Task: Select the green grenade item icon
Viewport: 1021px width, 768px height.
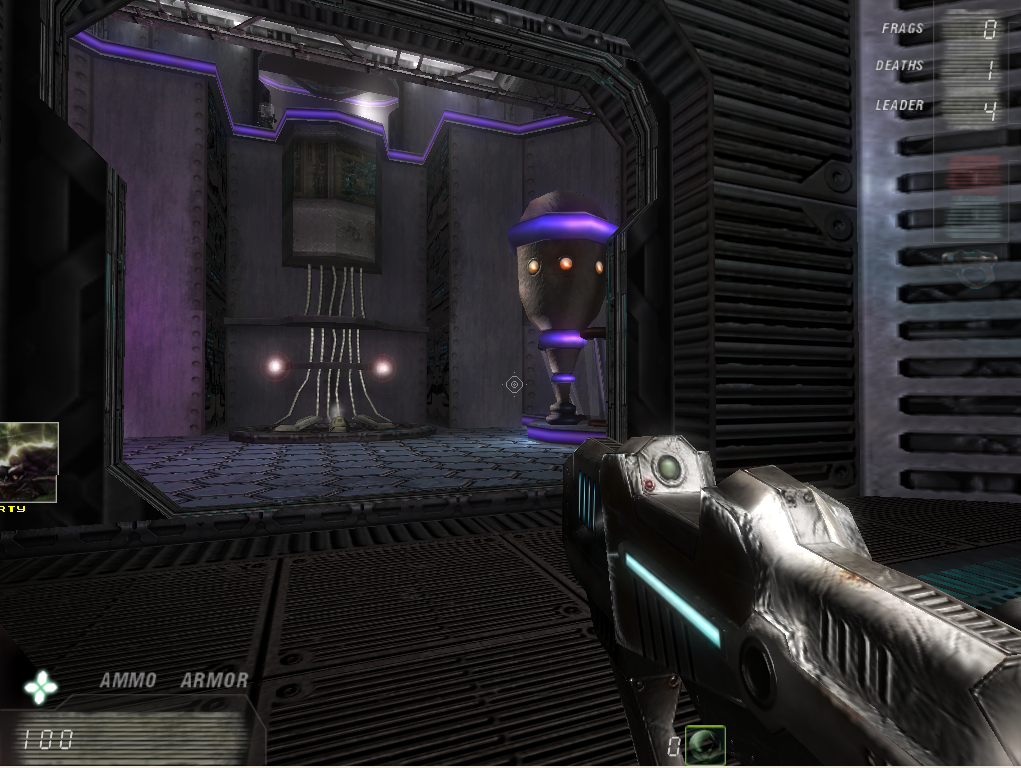Action: click(x=706, y=744)
